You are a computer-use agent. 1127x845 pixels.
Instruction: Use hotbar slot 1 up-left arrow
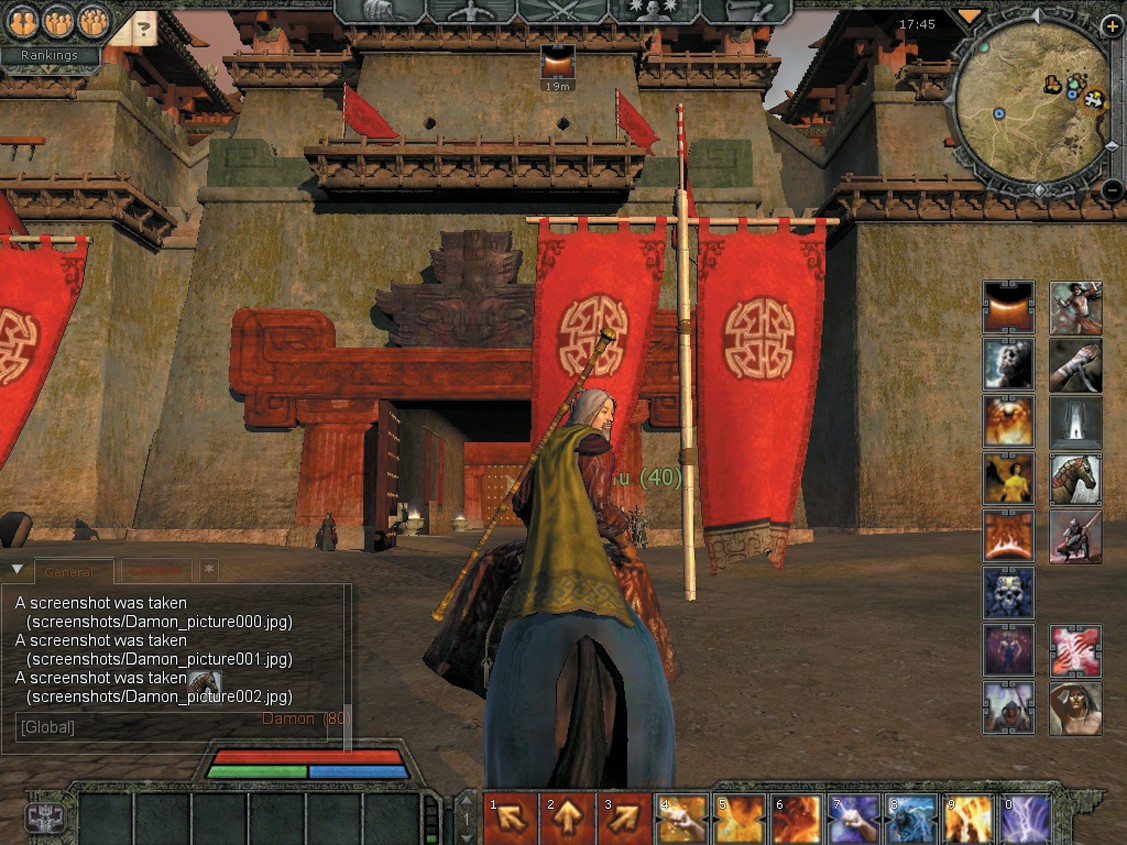coord(510,820)
